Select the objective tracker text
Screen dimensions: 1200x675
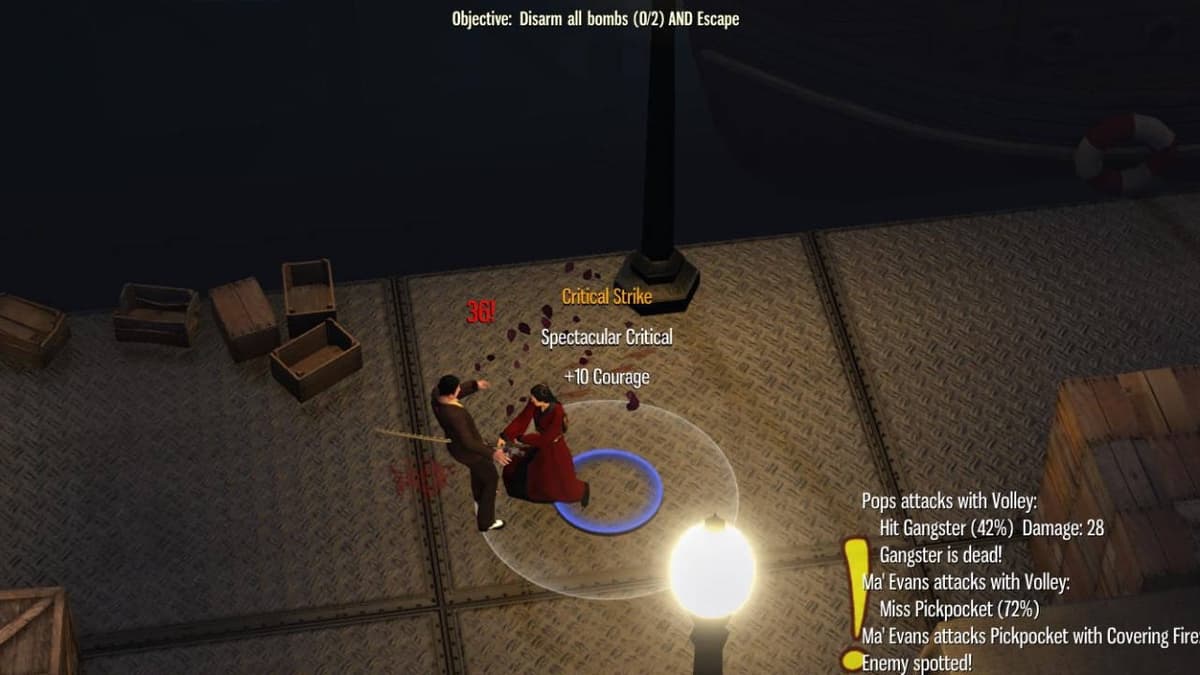point(595,18)
